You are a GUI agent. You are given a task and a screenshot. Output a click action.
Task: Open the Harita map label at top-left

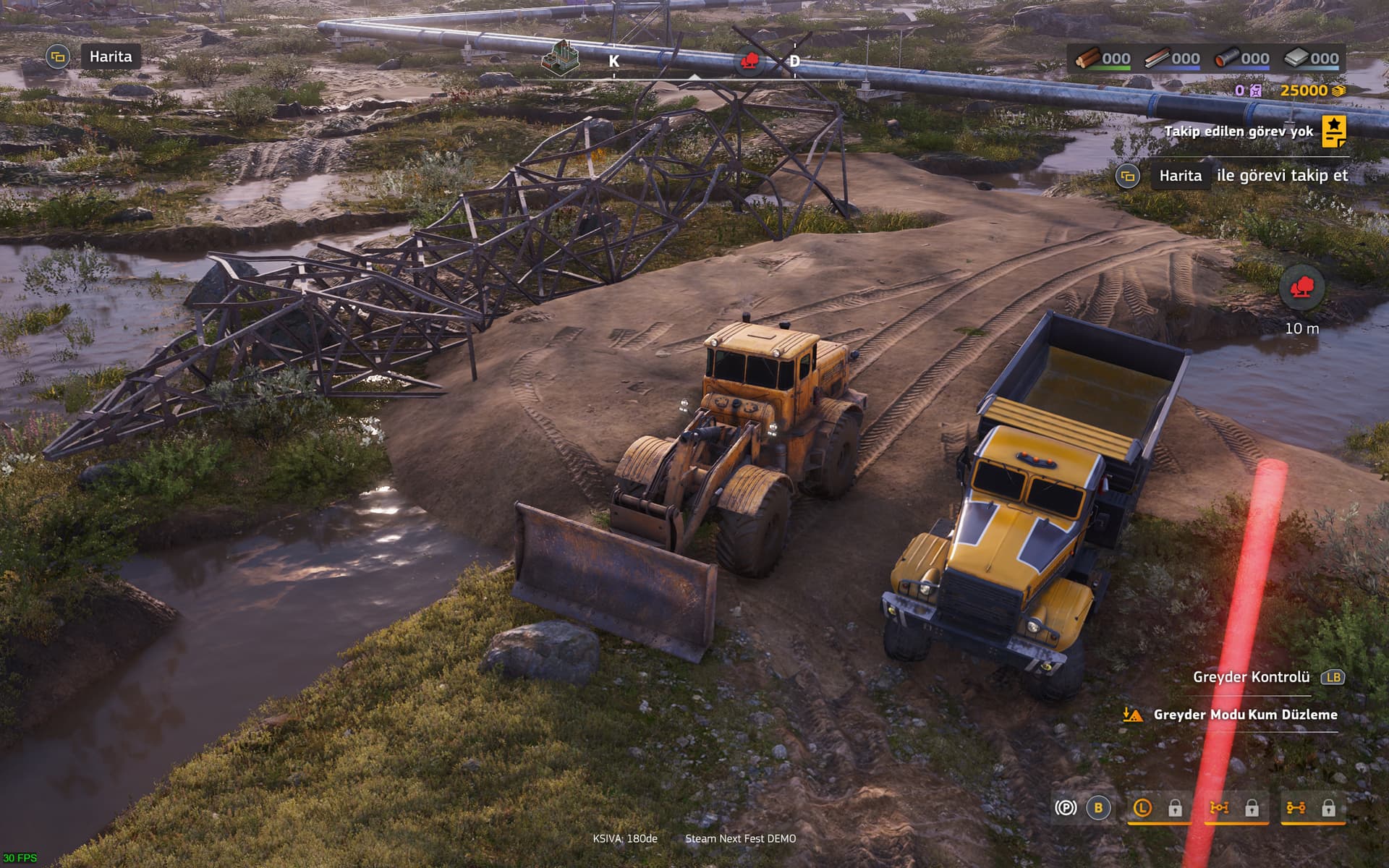tap(110, 56)
